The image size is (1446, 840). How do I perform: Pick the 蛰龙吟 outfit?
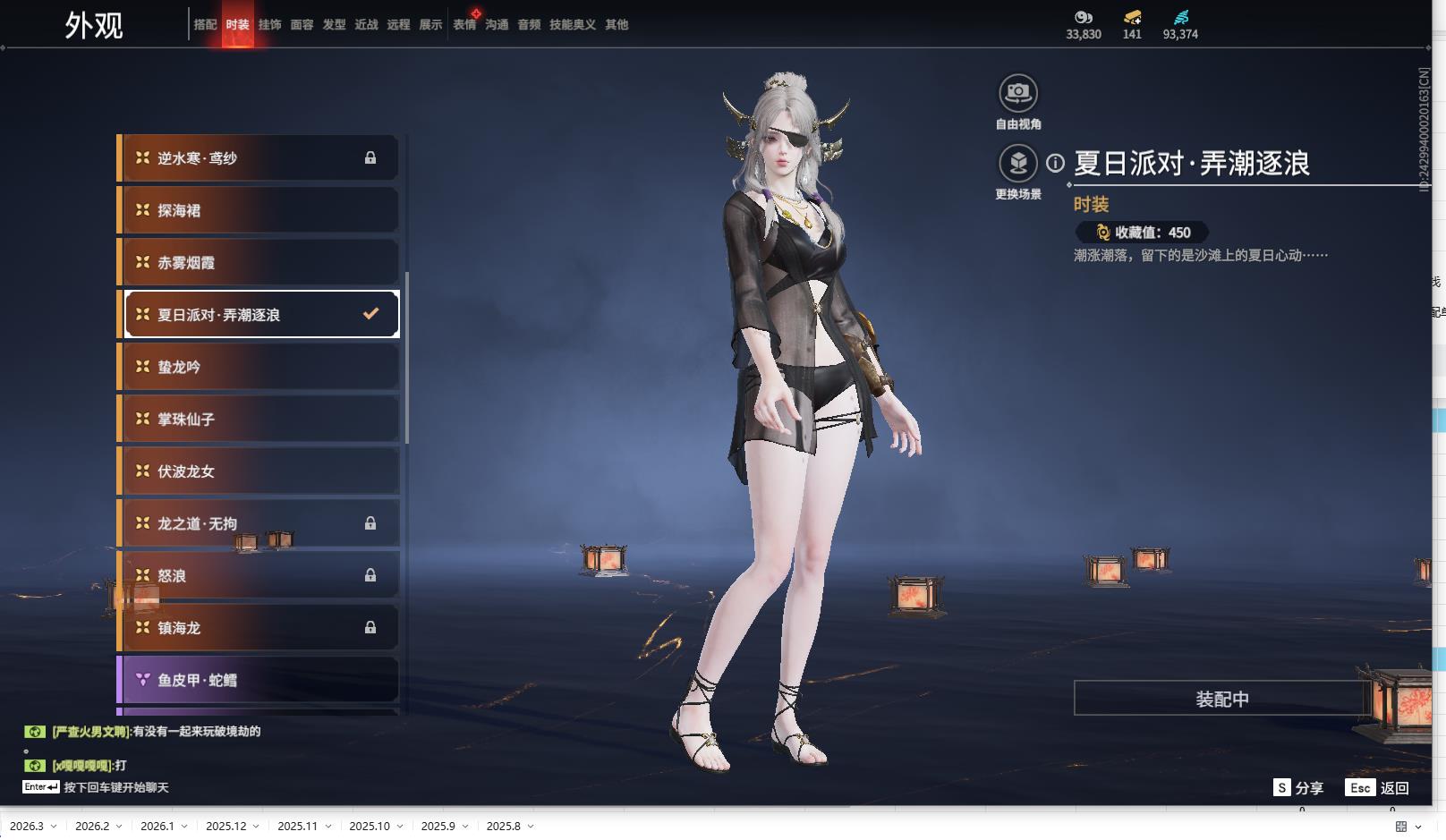pyautogui.click(x=259, y=367)
